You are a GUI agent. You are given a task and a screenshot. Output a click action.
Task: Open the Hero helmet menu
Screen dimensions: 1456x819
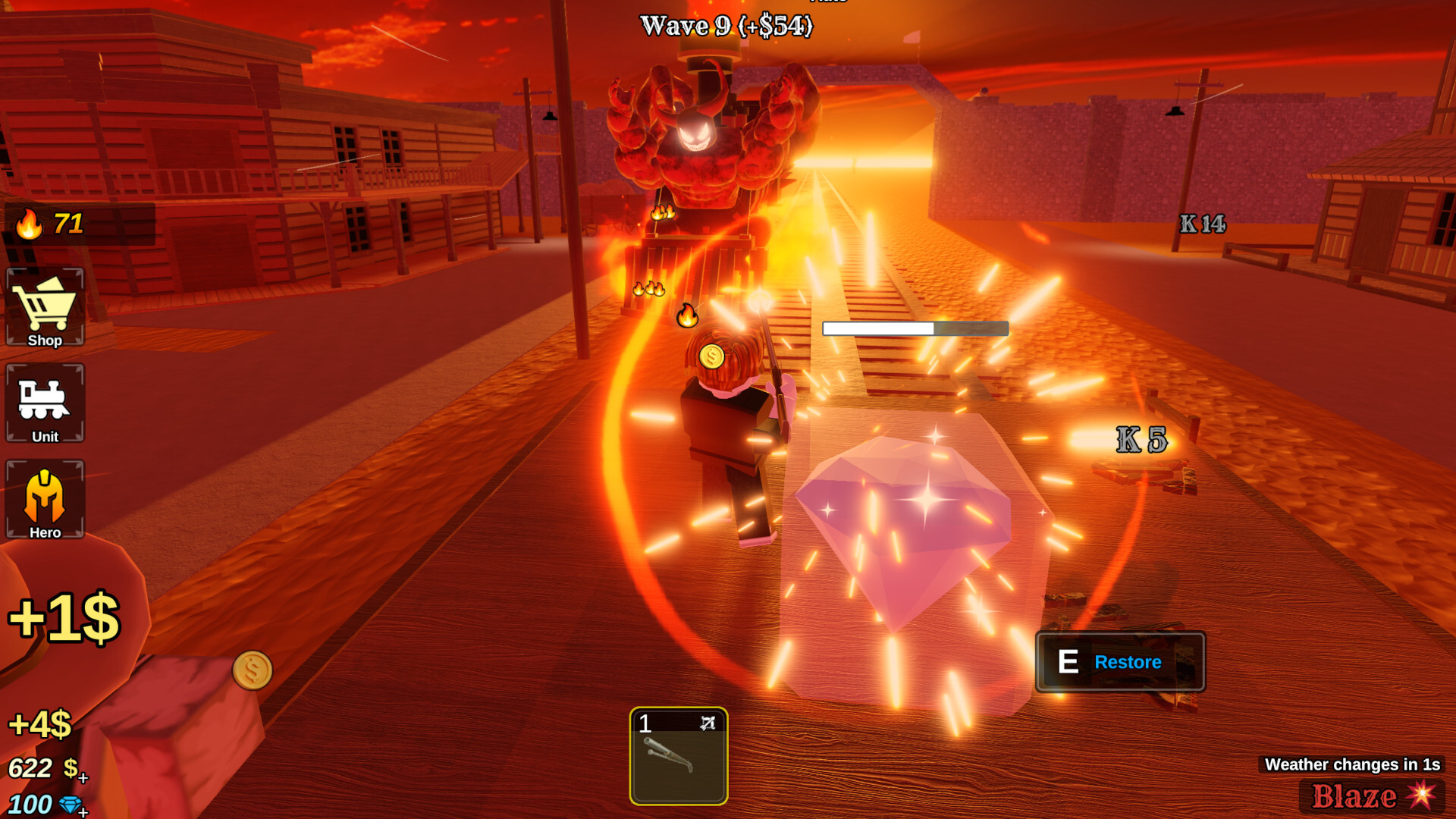45,499
